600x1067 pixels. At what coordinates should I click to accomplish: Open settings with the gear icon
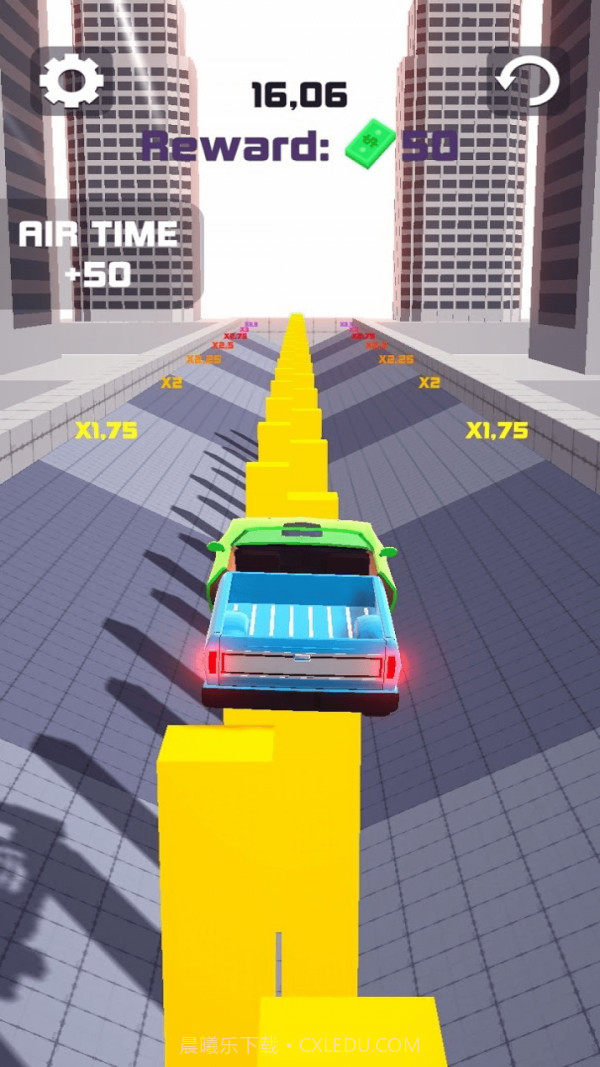click(x=71, y=80)
